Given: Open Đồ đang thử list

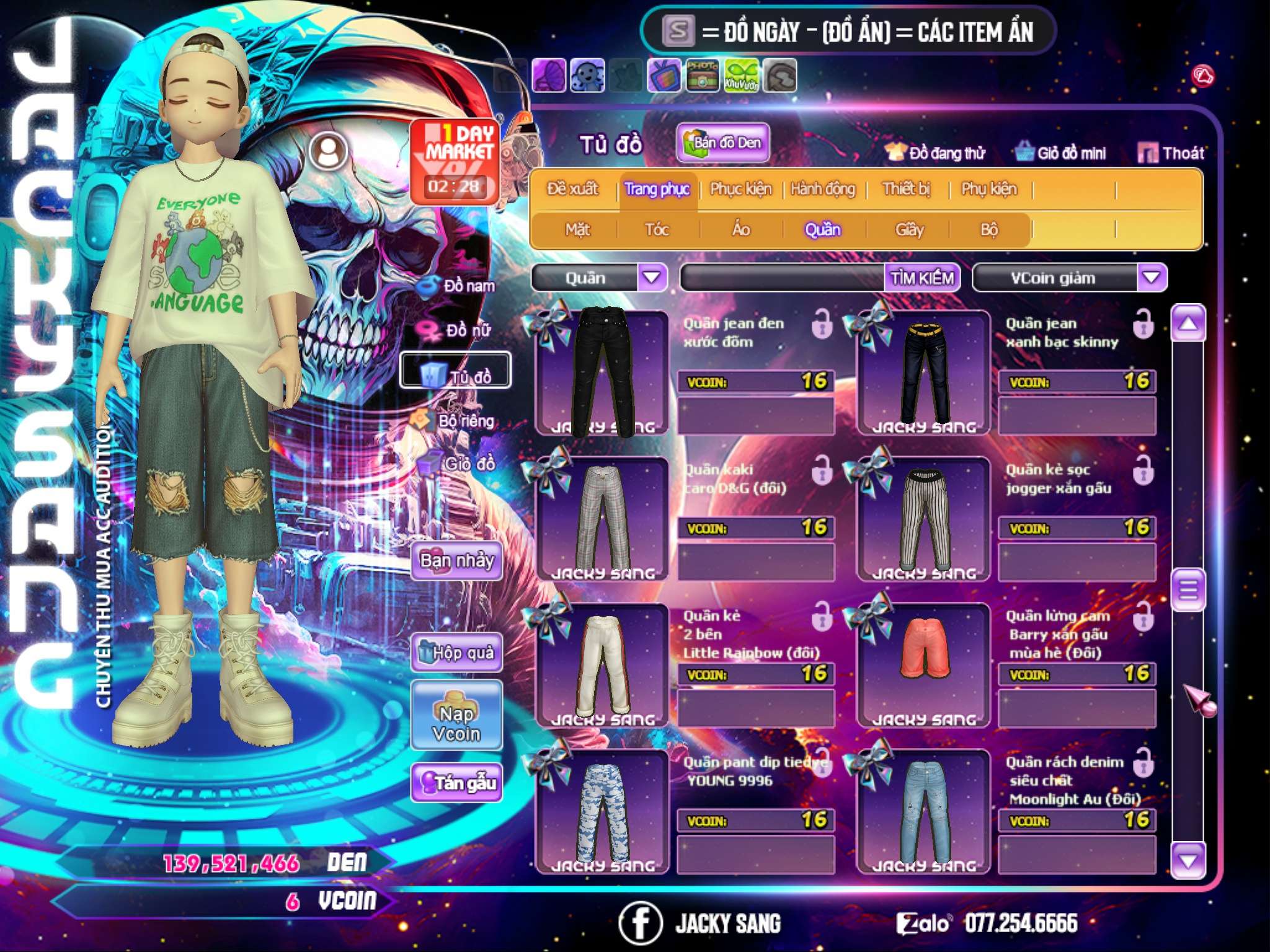Looking at the screenshot, I should pyautogui.click(x=936, y=152).
